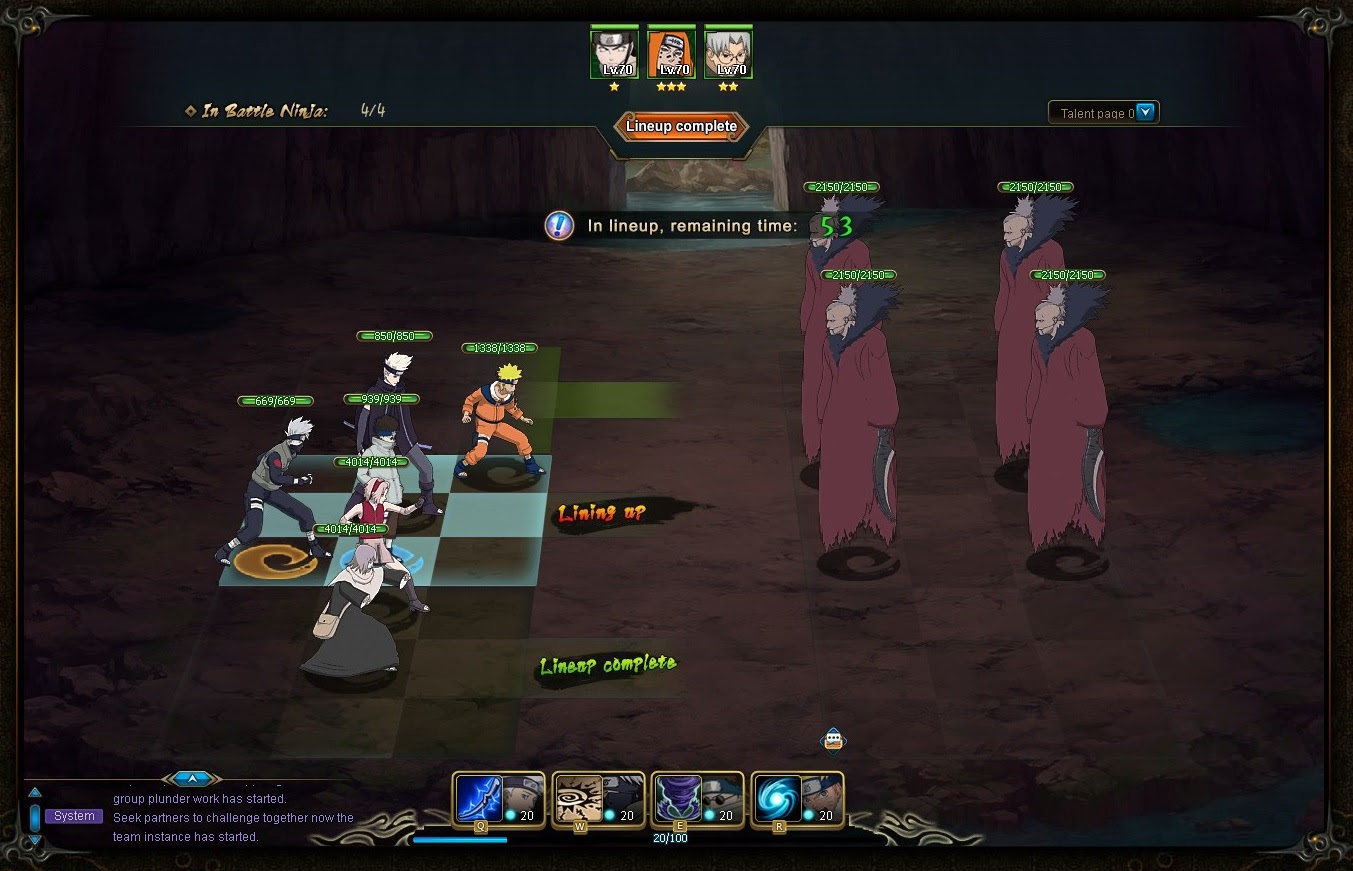Click the blue energy progress bar under the skills
Screen dimensions: 1353x871
460,840
